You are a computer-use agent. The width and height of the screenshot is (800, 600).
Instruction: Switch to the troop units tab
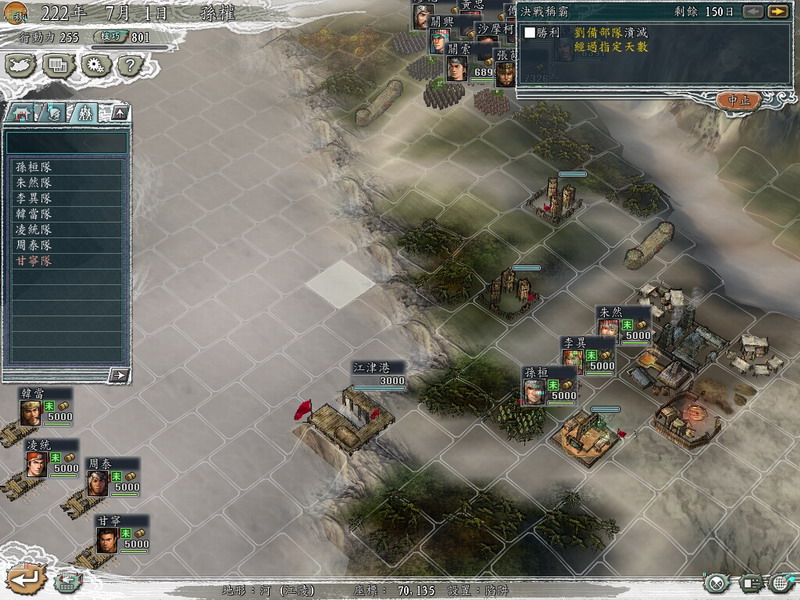[x=87, y=113]
